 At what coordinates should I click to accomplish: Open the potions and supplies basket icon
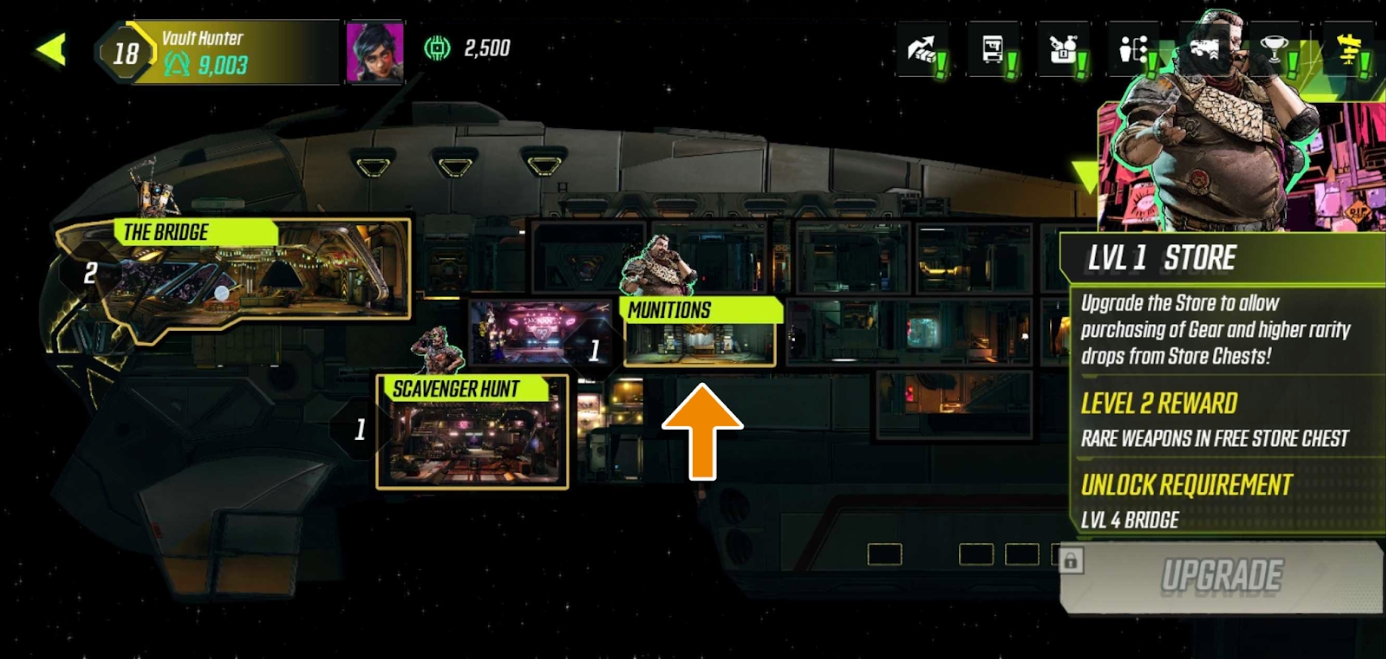coord(1063,50)
